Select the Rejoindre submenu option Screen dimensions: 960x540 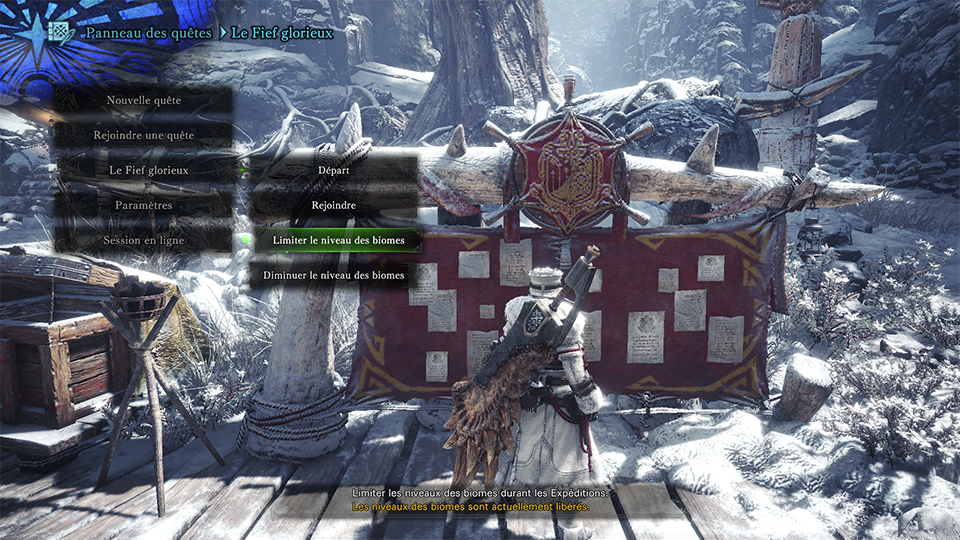point(333,205)
